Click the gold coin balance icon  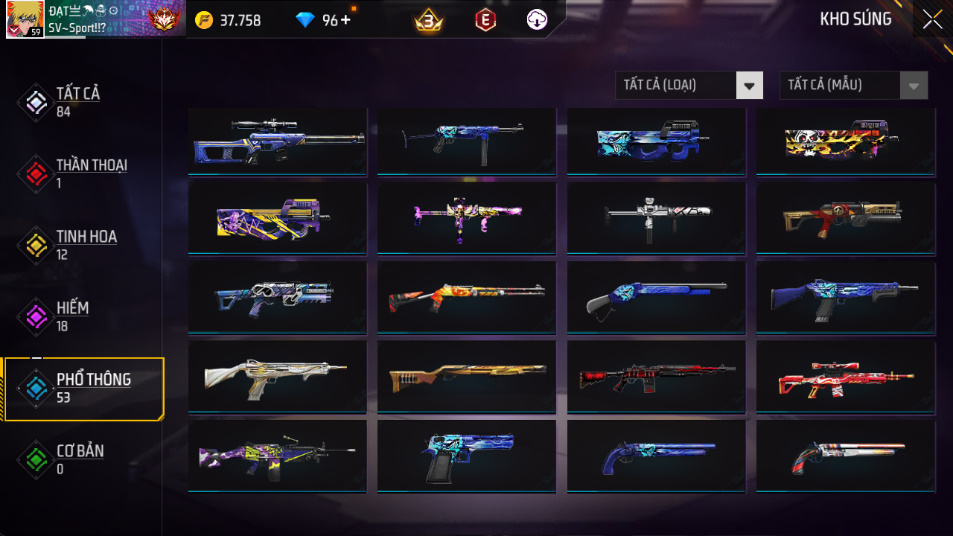coord(204,20)
